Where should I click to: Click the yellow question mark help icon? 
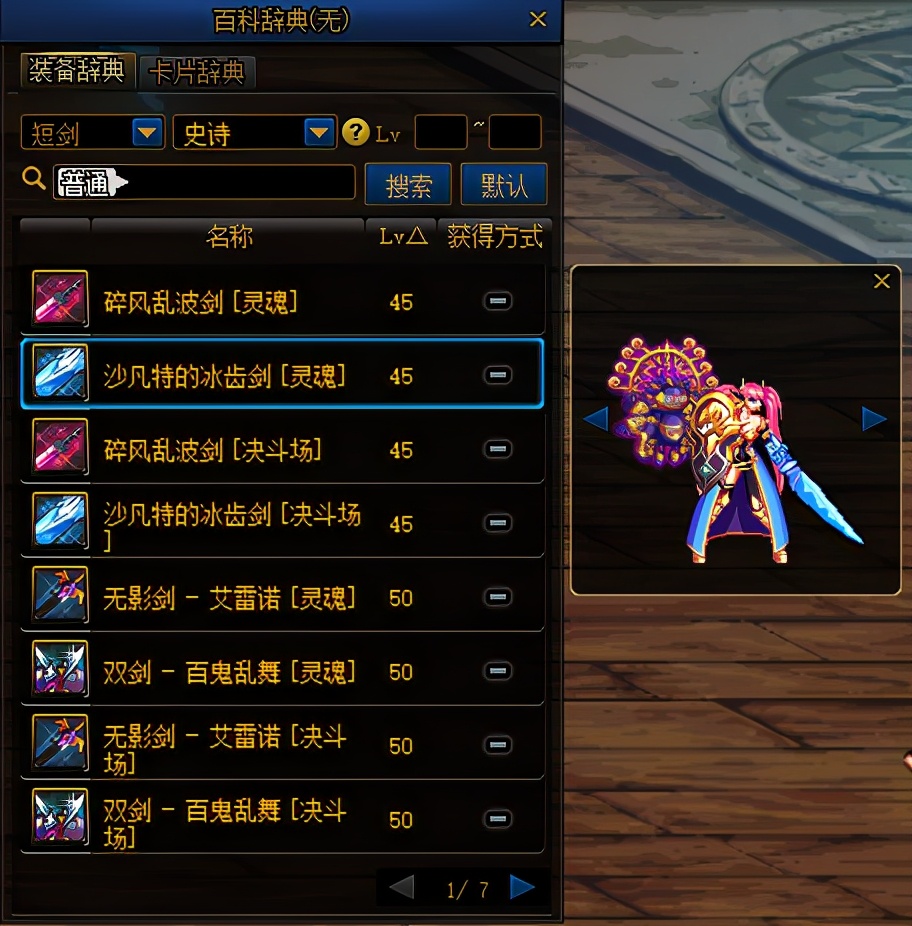[x=355, y=132]
